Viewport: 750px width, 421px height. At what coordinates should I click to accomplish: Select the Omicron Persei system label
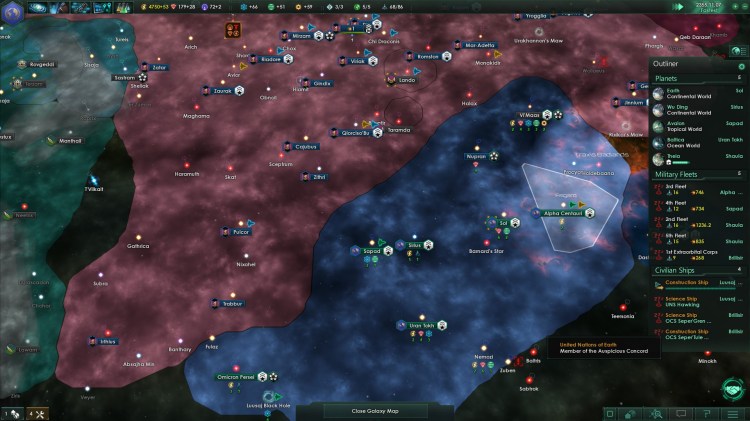(x=236, y=377)
